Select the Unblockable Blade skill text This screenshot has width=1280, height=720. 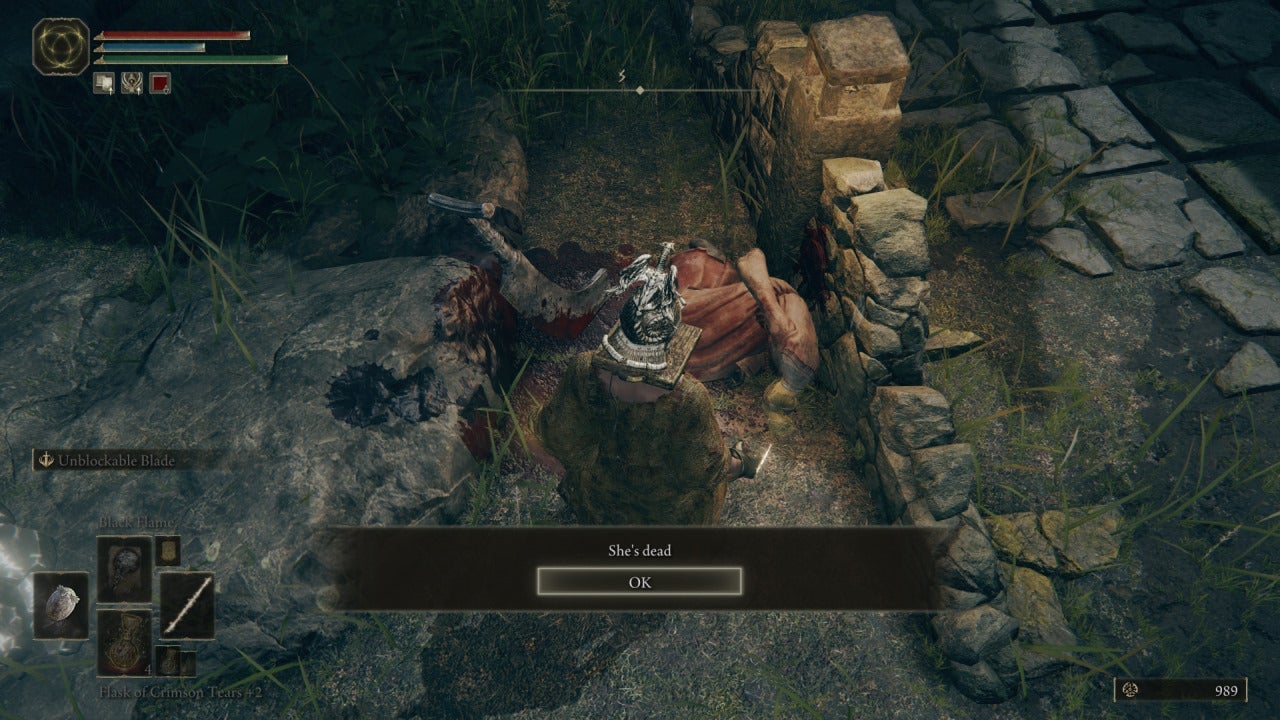[x=118, y=460]
